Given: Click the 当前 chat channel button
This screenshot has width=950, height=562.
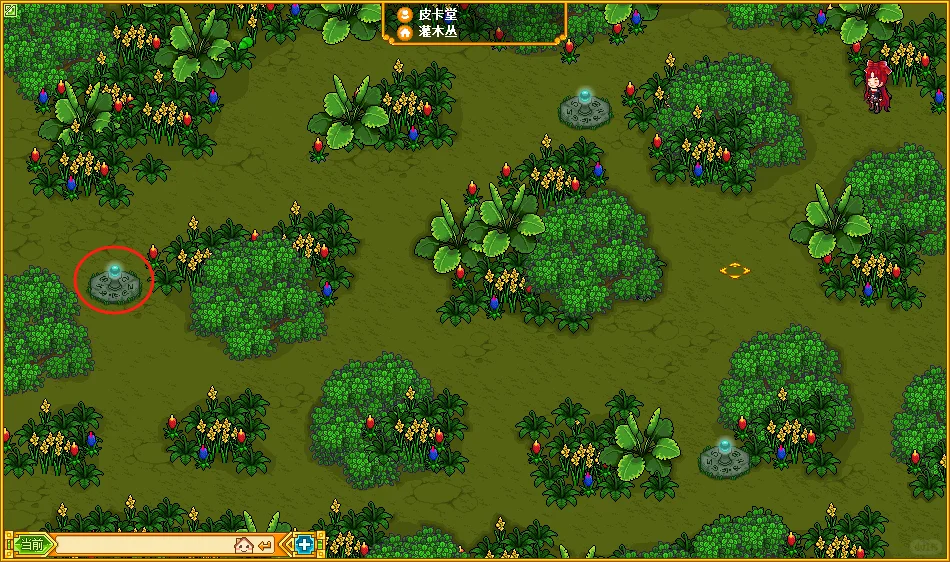Looking at the screenshot, I should tap(32, 545).
